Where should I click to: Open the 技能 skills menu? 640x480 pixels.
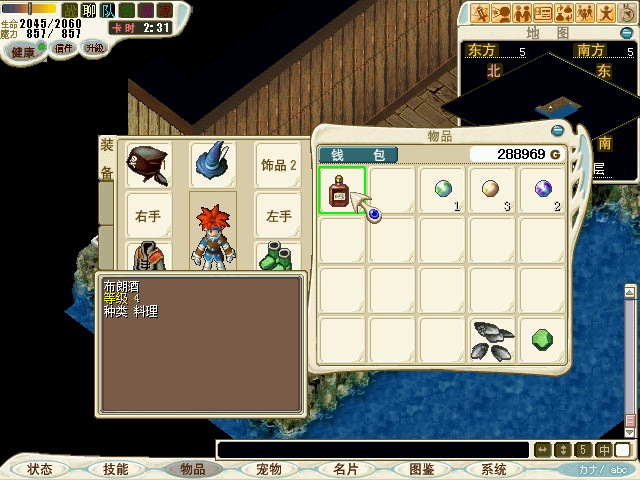[x=116, y=469]
